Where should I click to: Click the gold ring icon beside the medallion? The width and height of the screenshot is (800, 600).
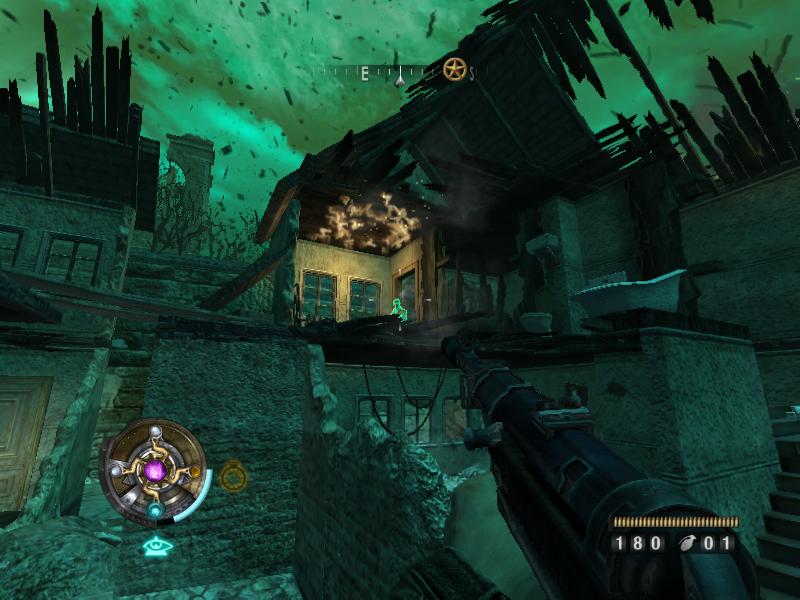(x=232, y=476)
